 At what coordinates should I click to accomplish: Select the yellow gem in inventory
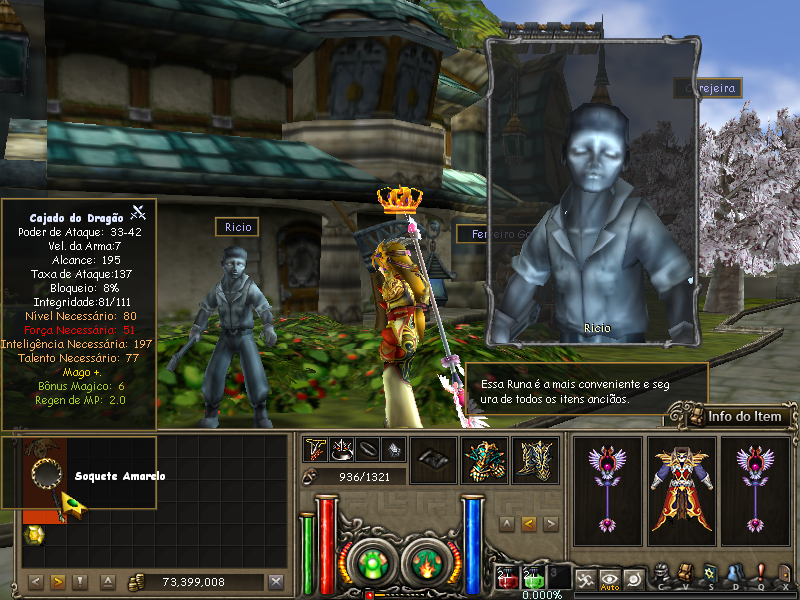(32, 536)
